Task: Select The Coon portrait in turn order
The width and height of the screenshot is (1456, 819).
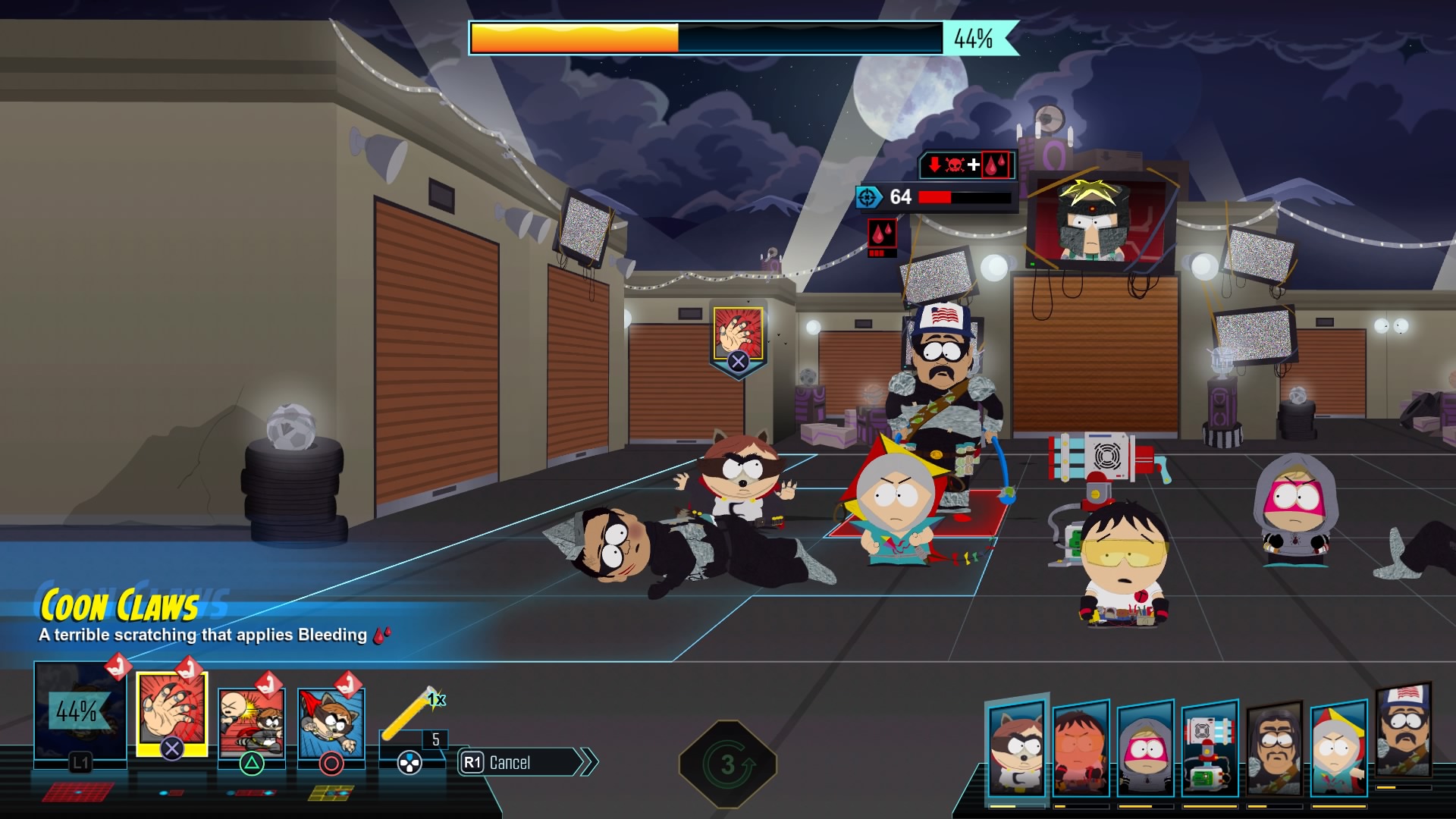Action: point(1017,748)
